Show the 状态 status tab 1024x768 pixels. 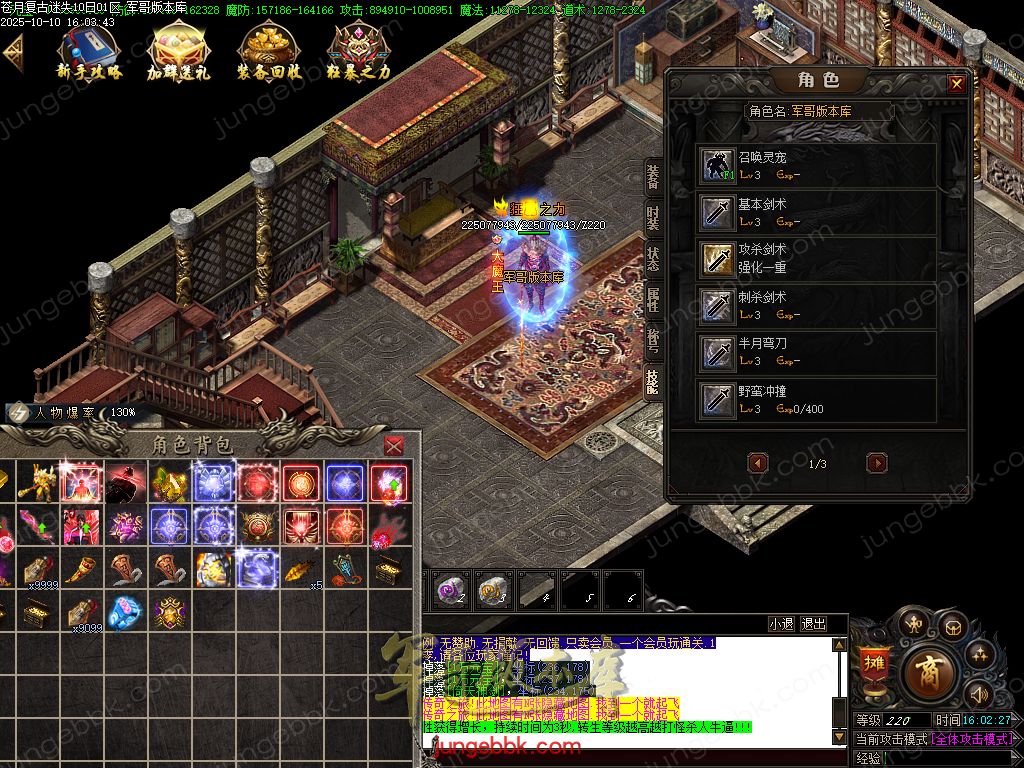click(653, 257)
